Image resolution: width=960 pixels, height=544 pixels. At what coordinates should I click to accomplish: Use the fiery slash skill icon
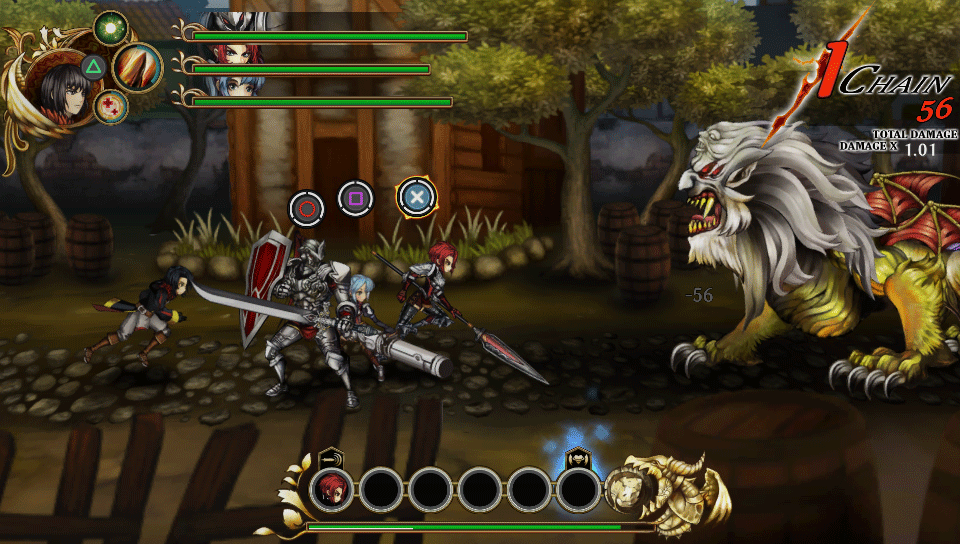(x=136, y=68)
